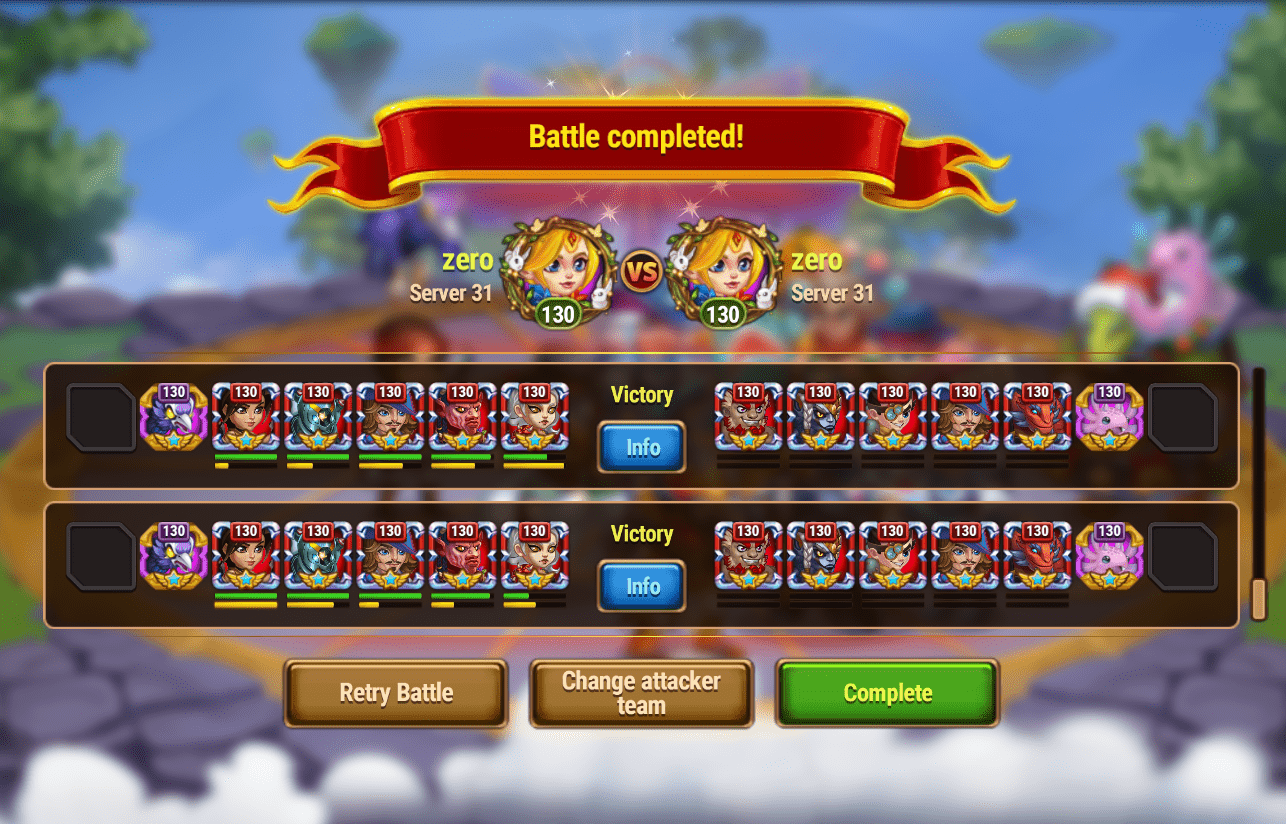
Task: Open Change attacker team
Action: [x=641, y=693]
